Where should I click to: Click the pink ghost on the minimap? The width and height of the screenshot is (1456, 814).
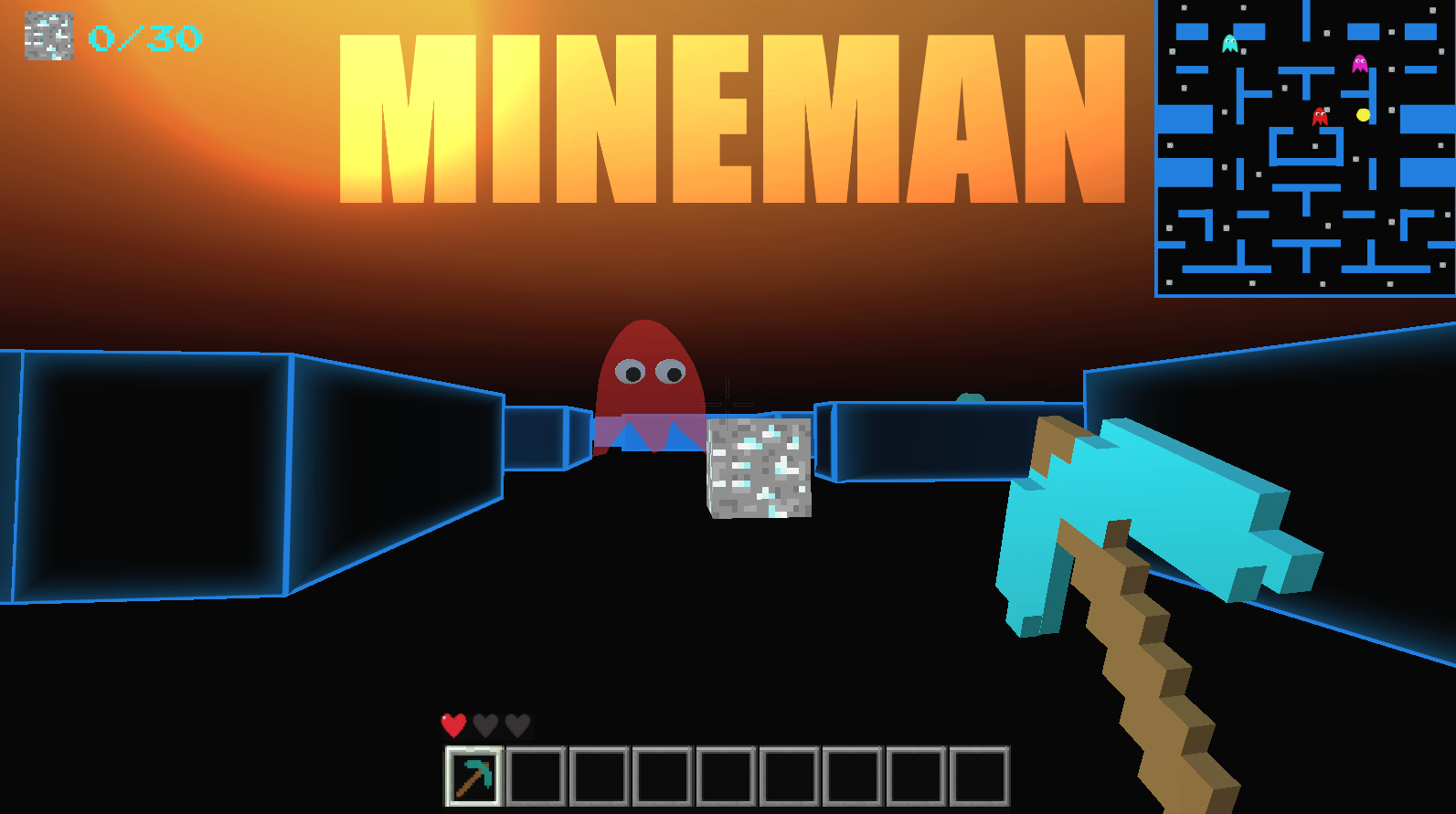1360,64
